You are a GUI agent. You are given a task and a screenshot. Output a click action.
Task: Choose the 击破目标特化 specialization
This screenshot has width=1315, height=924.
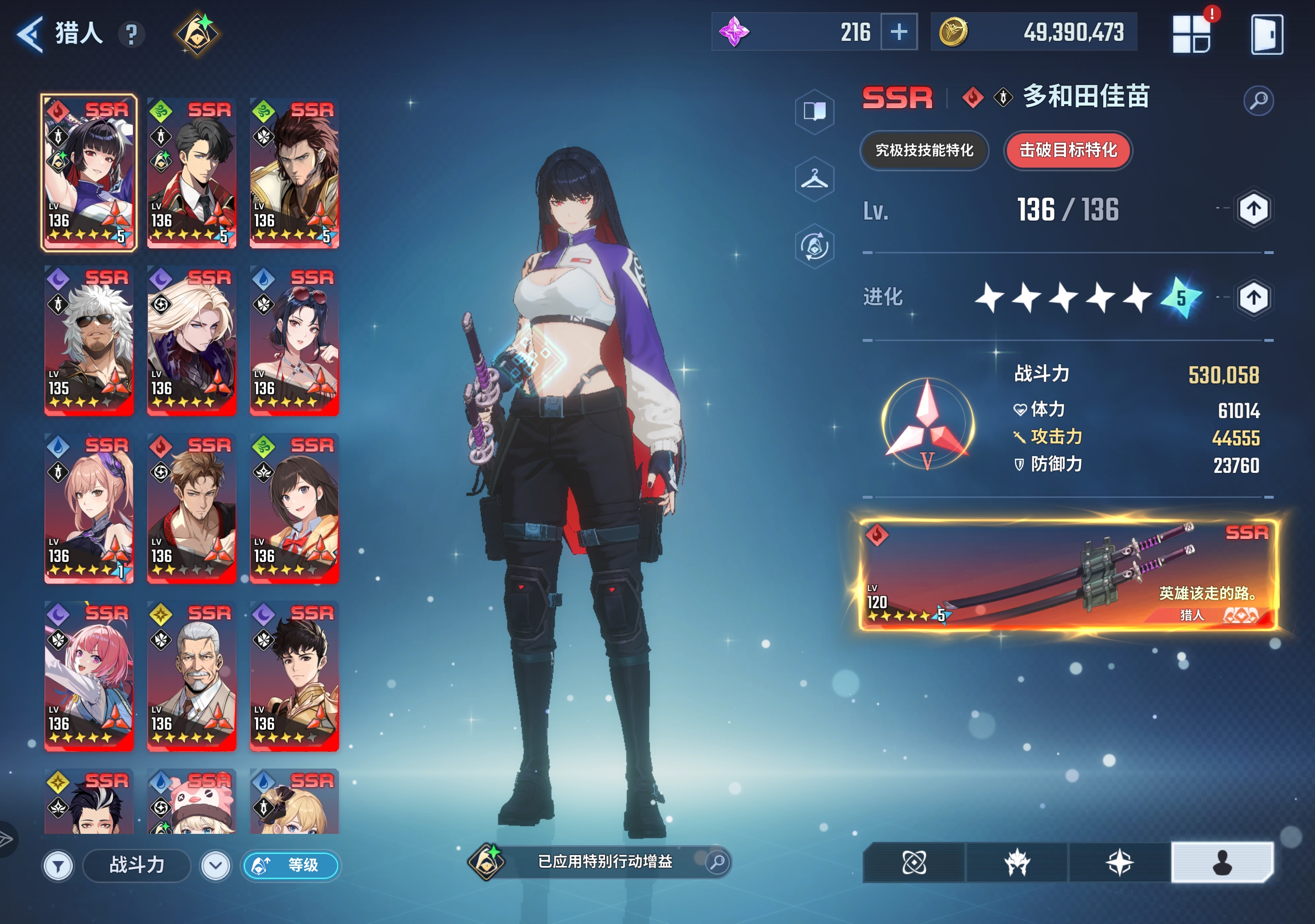(x=1067, y=151)
